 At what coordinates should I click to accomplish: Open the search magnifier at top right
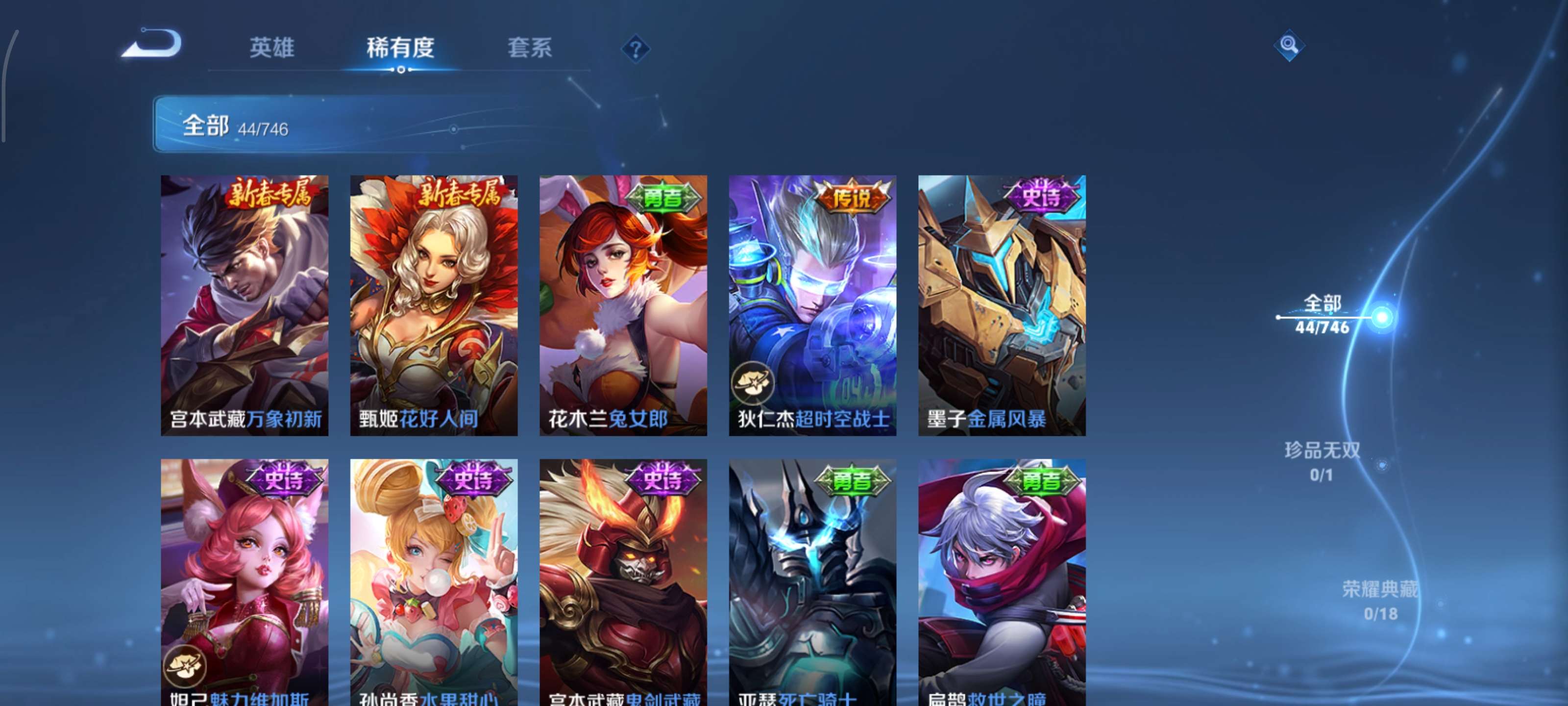[1291, 46]
